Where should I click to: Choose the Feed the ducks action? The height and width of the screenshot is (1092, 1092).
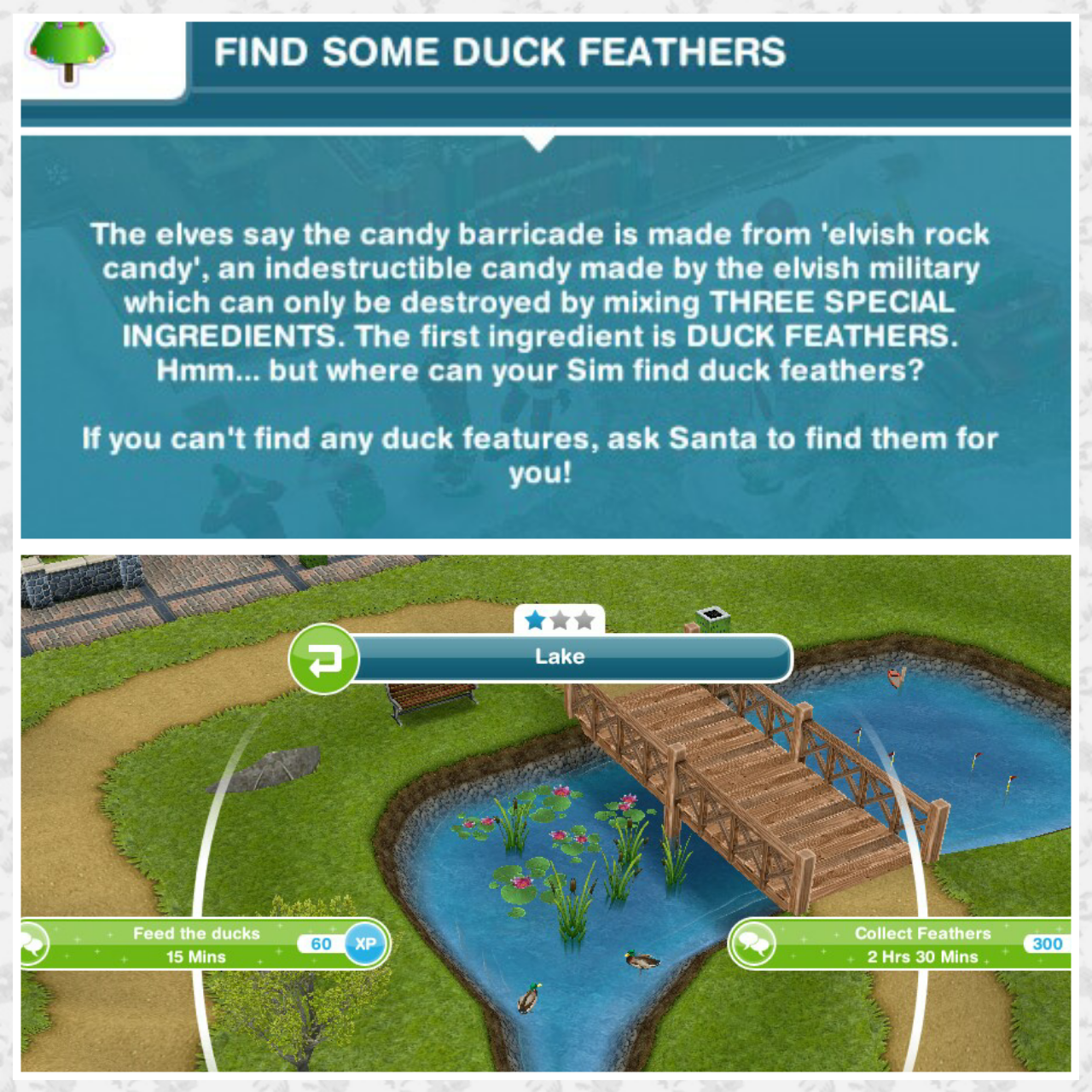coord(197,944)
